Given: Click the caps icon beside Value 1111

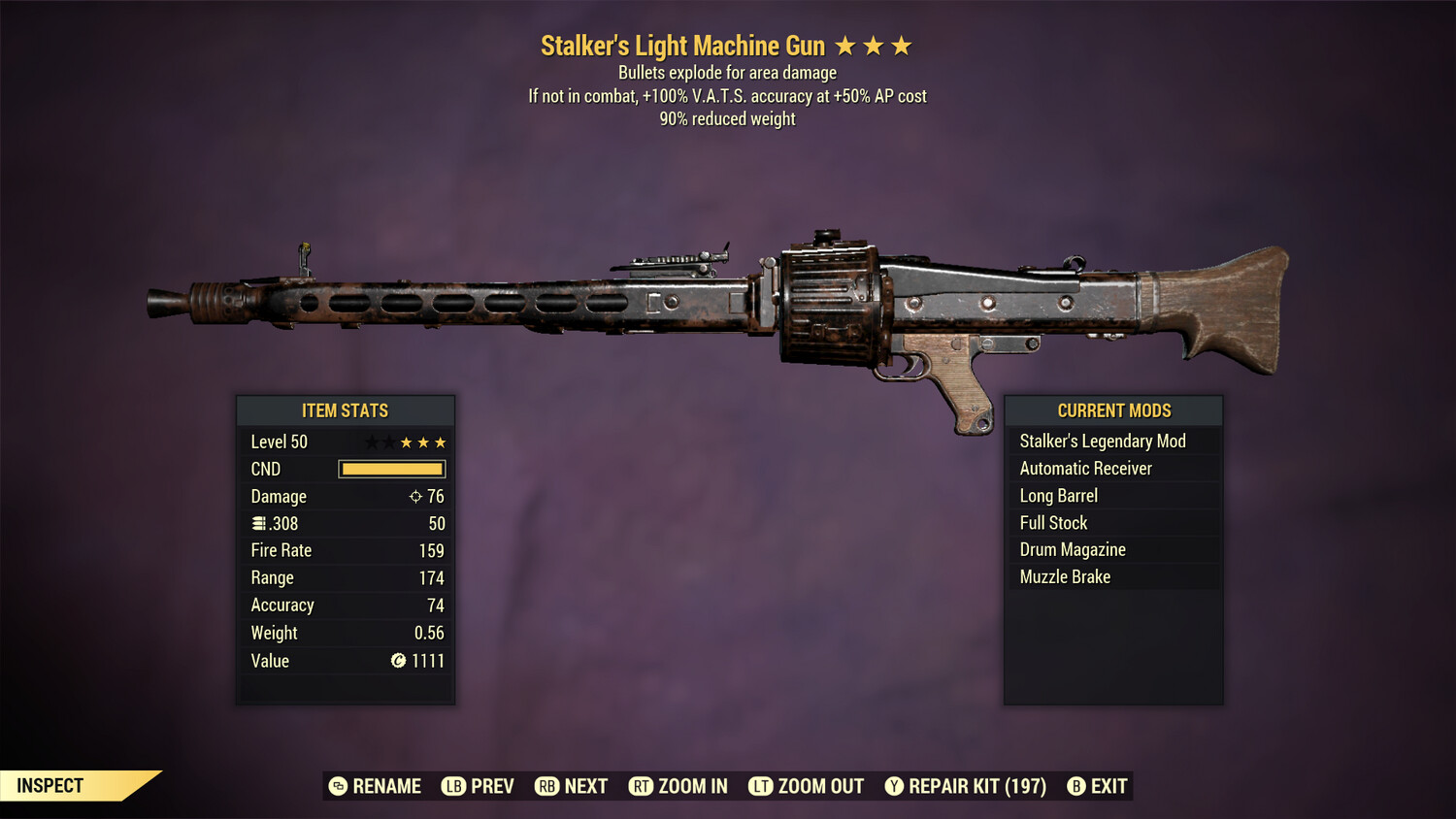Looking at the screenshot, I should pyautogui.click(x=397, y=661).
